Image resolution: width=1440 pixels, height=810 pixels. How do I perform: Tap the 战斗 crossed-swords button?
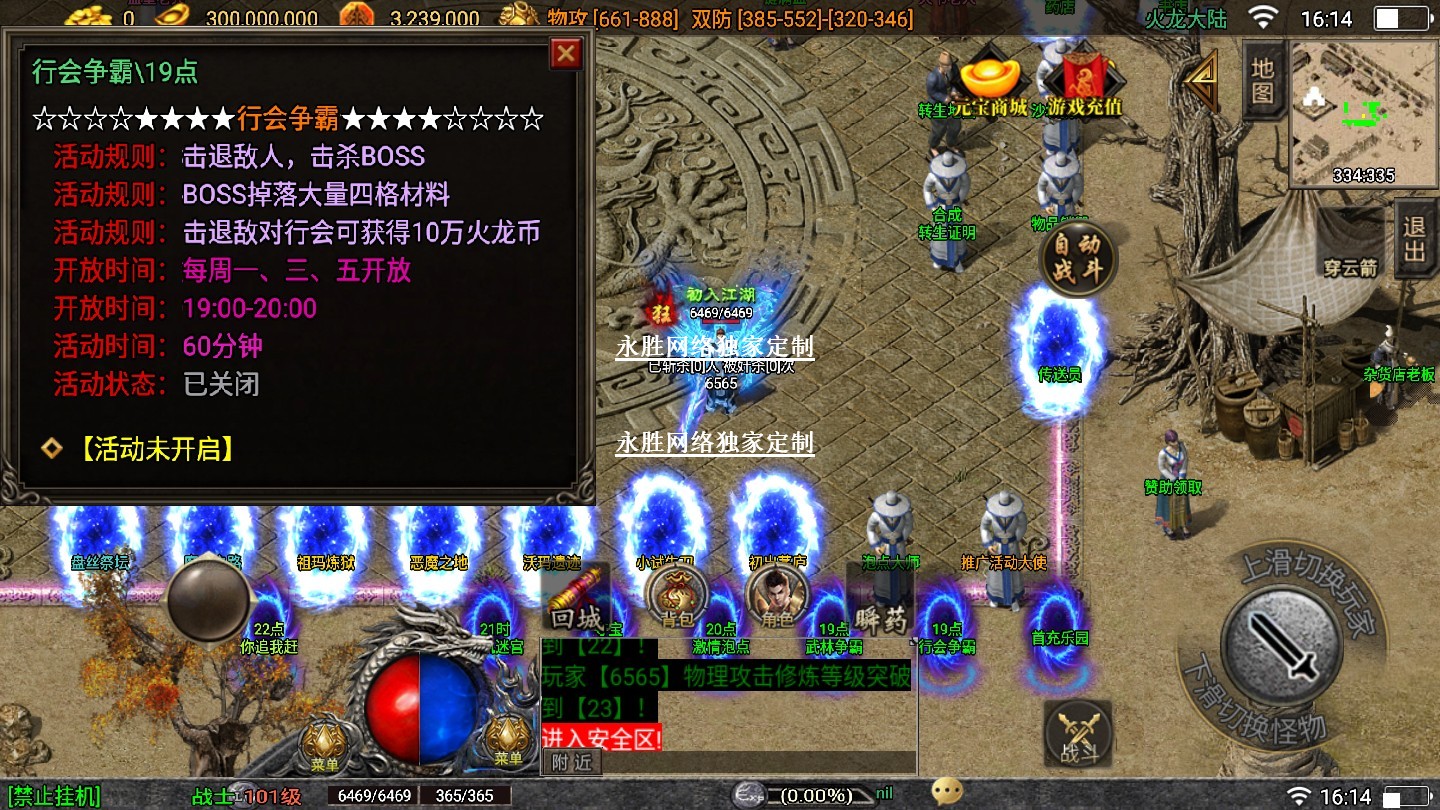[x=1077, y=735]
